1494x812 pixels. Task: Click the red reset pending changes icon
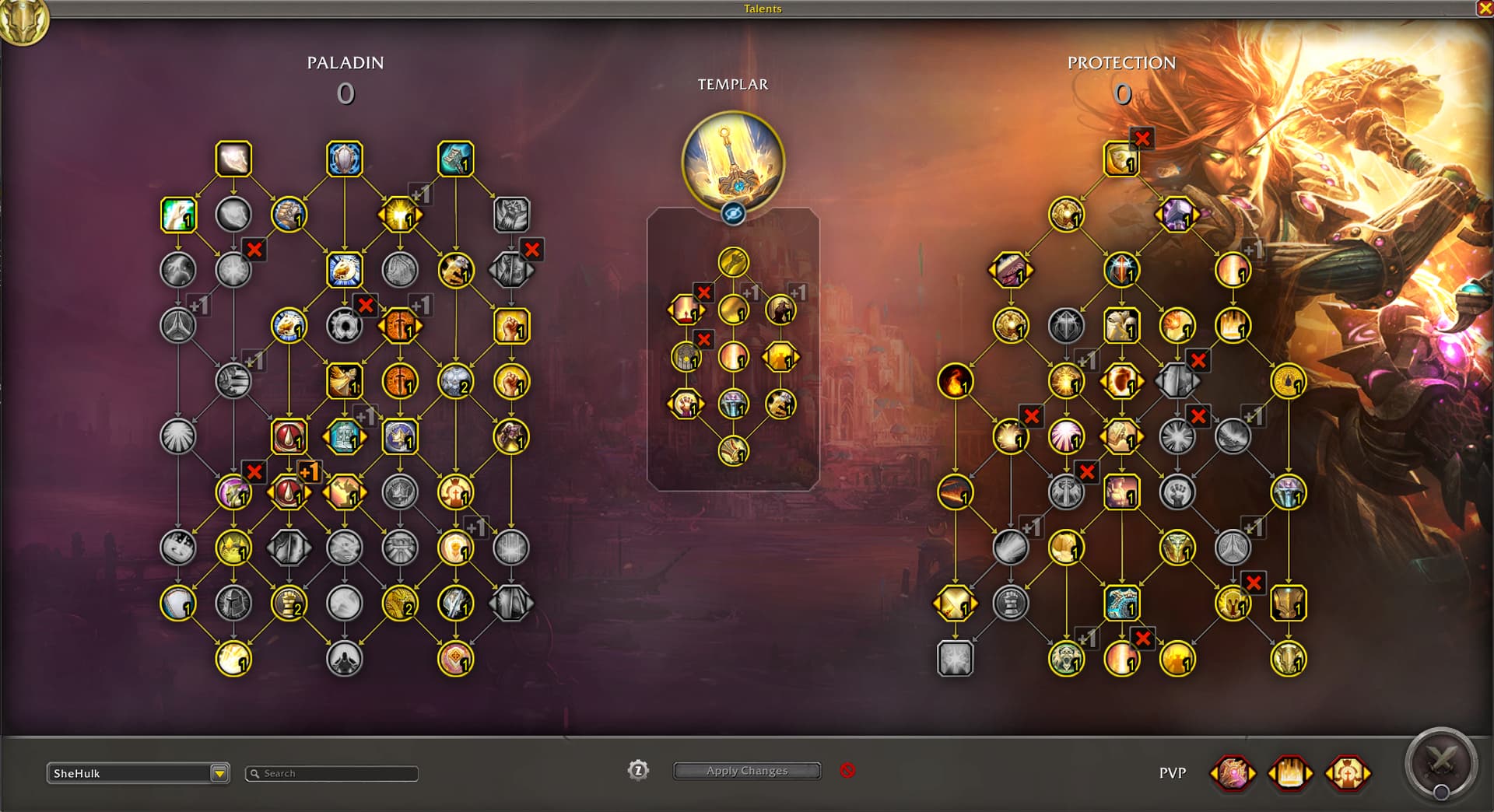(847, 770)
